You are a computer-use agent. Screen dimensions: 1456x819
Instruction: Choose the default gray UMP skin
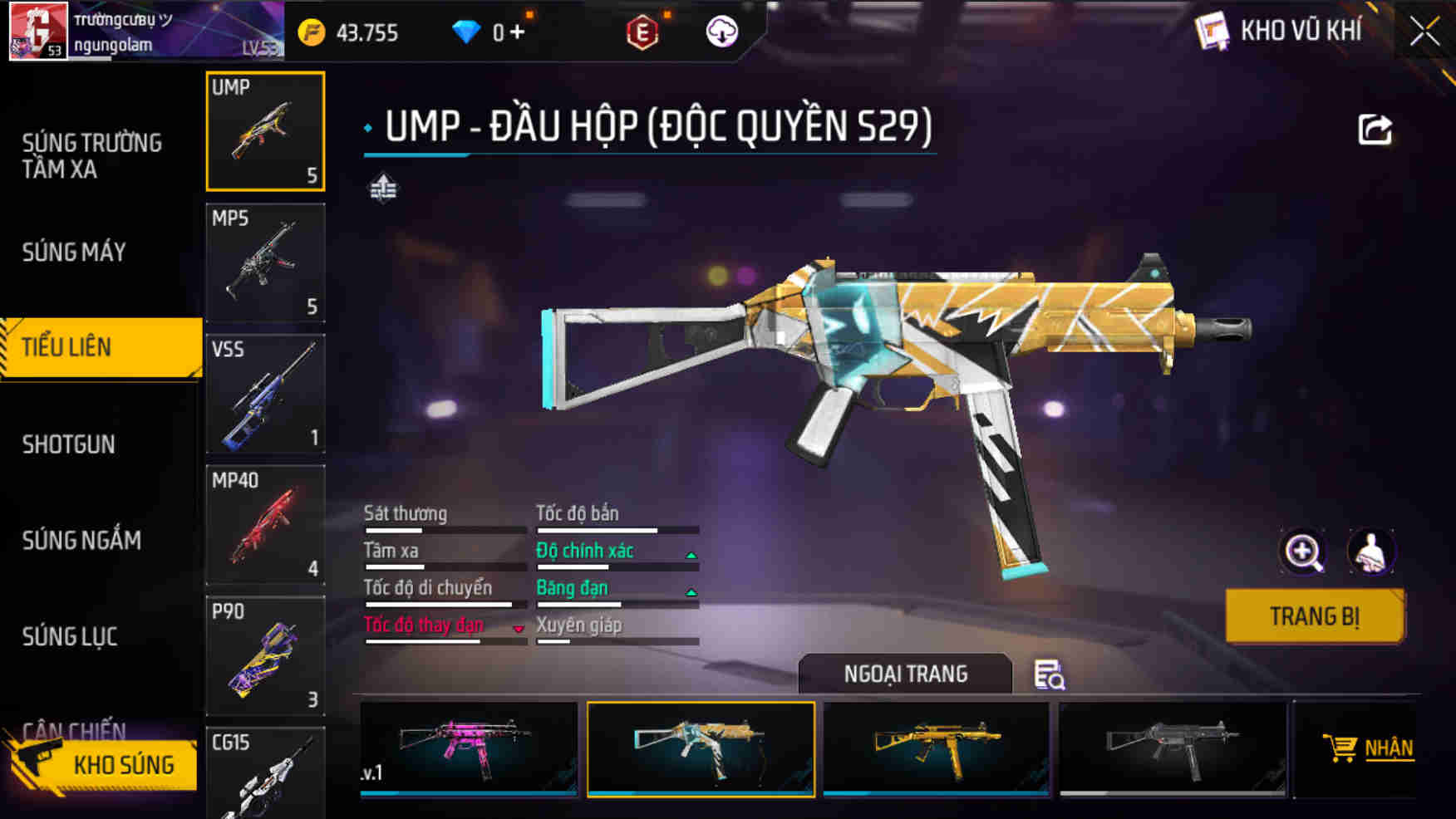[1173, 748]
